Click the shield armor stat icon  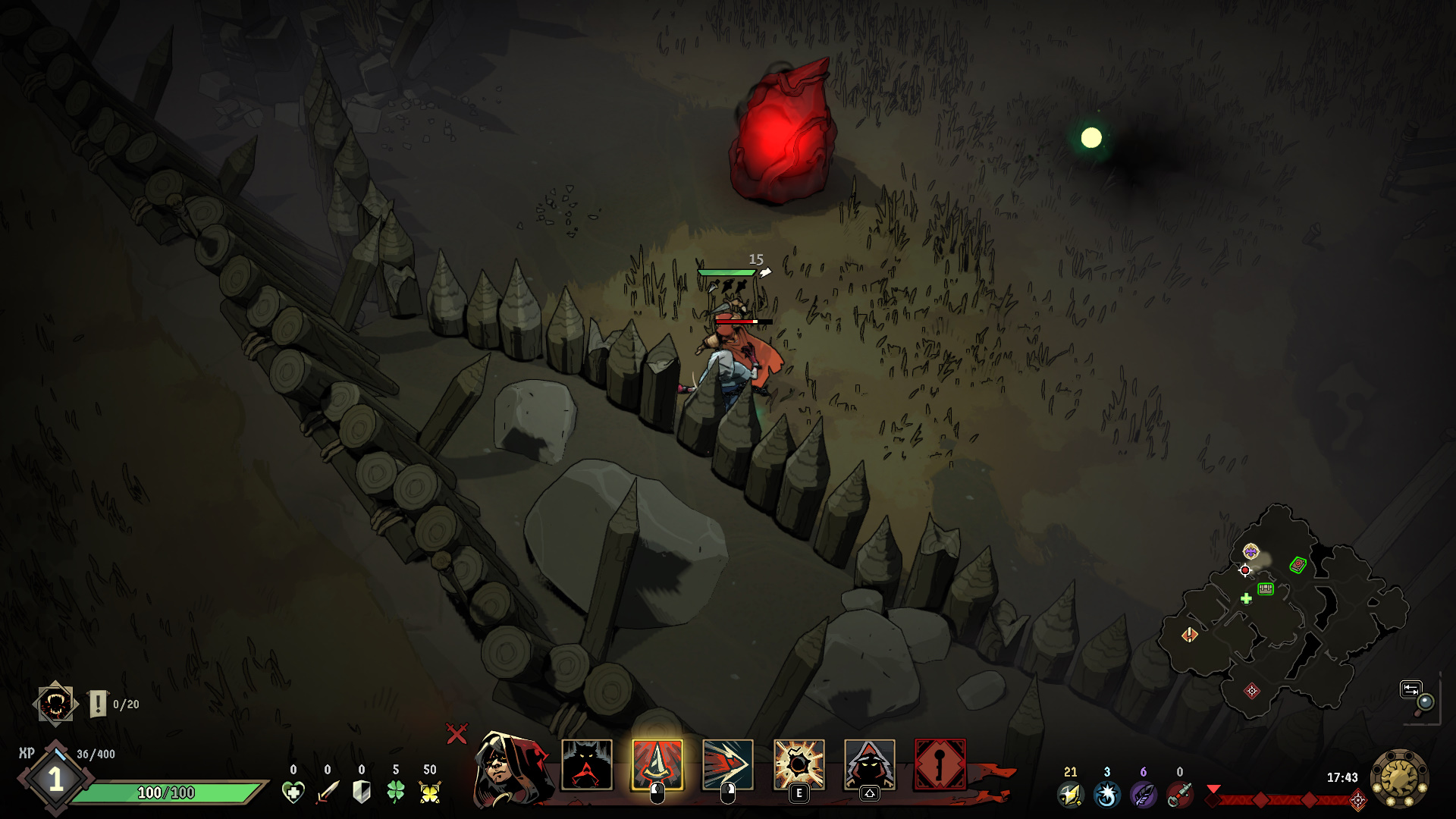pos(362,792)
